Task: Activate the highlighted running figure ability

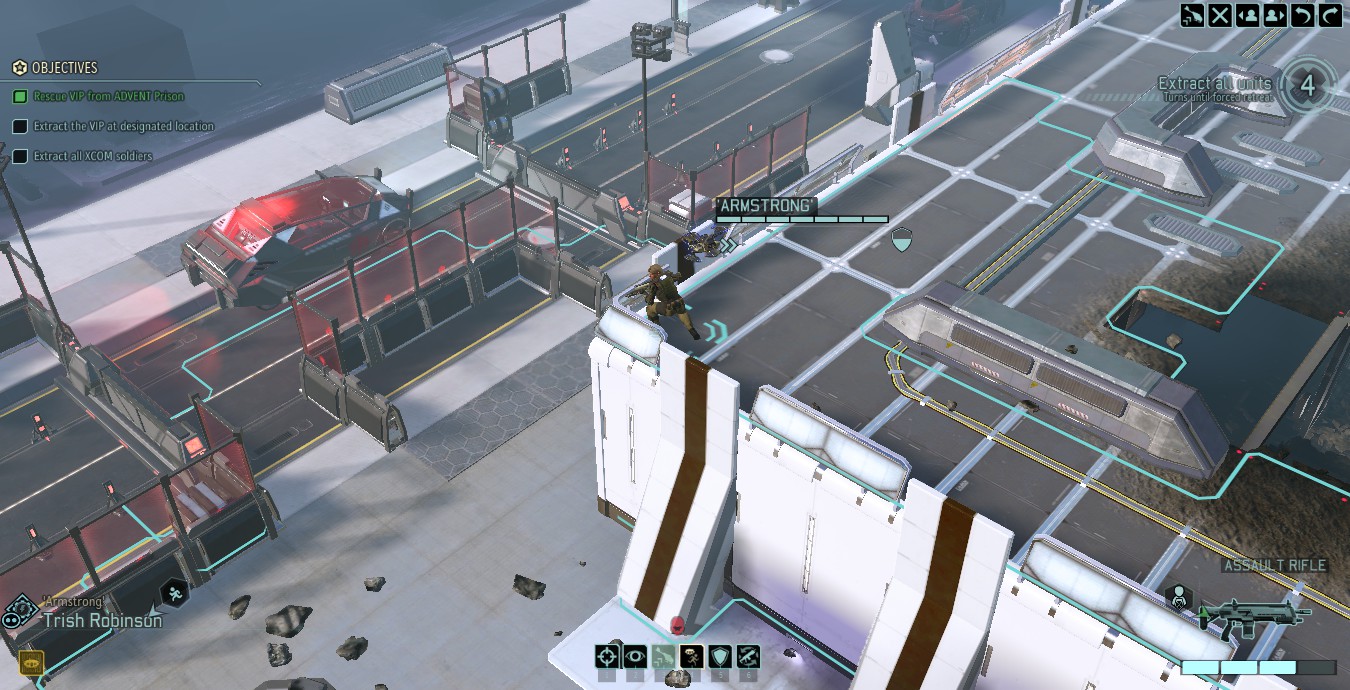Action: (691, 657)
